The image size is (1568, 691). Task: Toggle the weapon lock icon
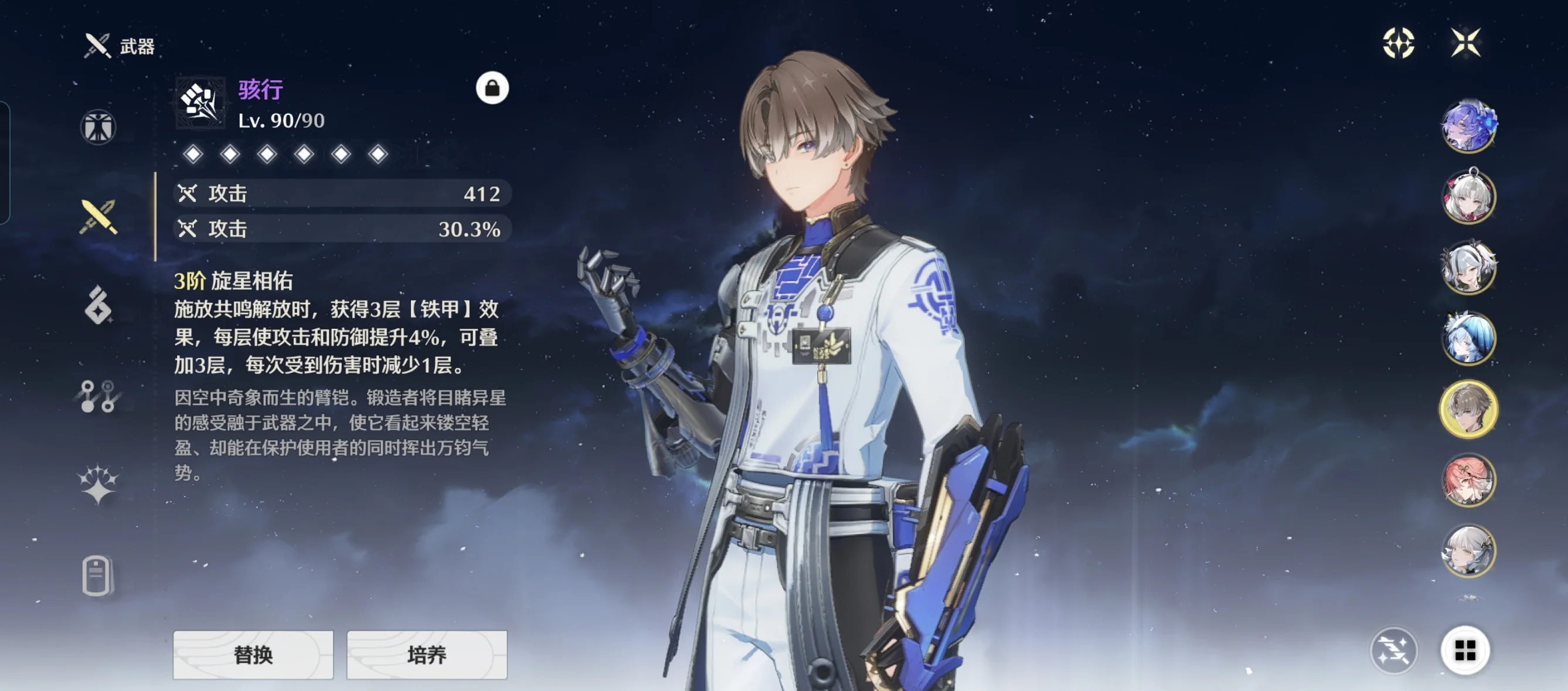tap(492, 89)
